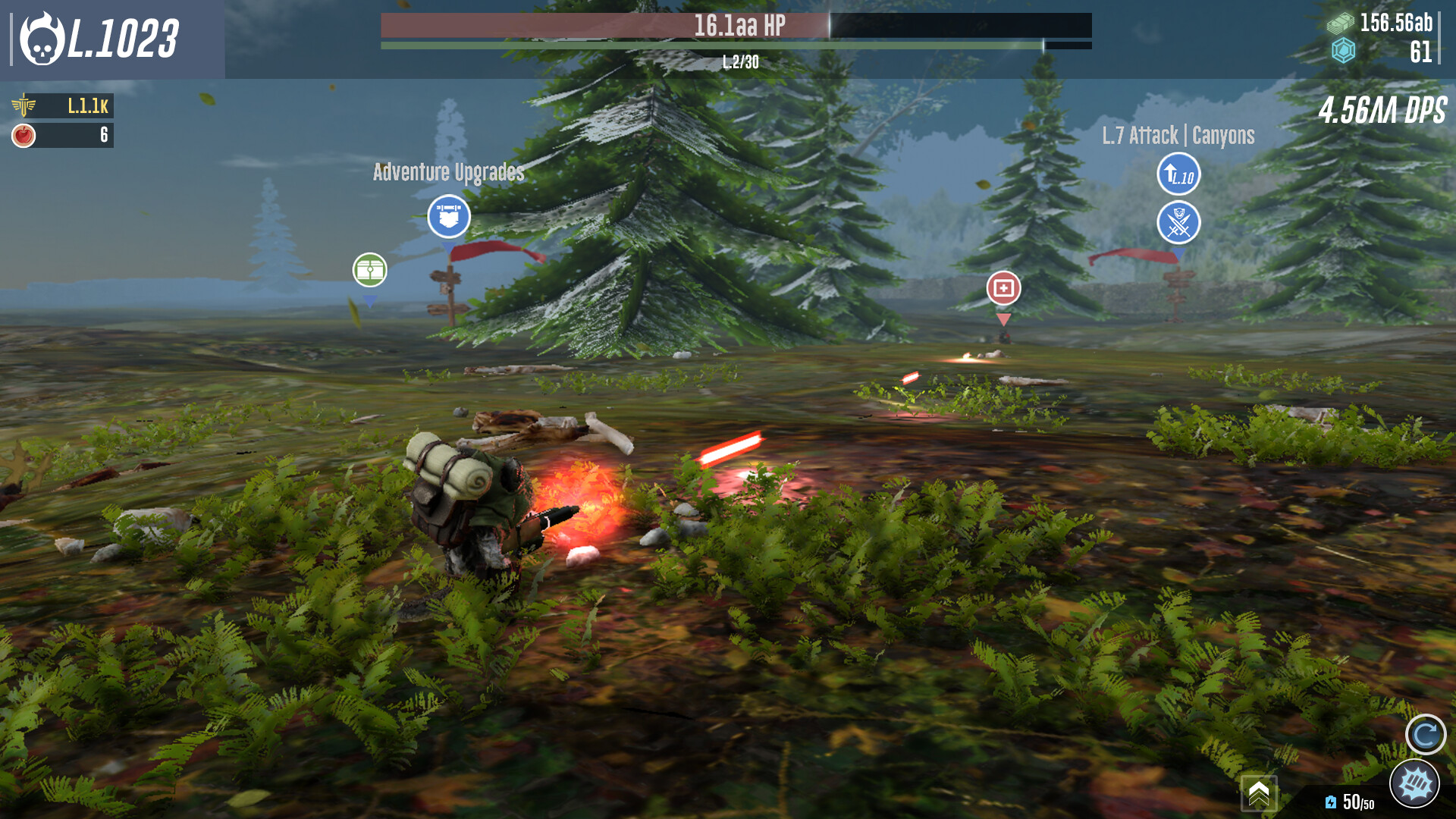Tap the red apple icon showing 6
This screenshot has width=1456, height=819.
pos(25,135)
